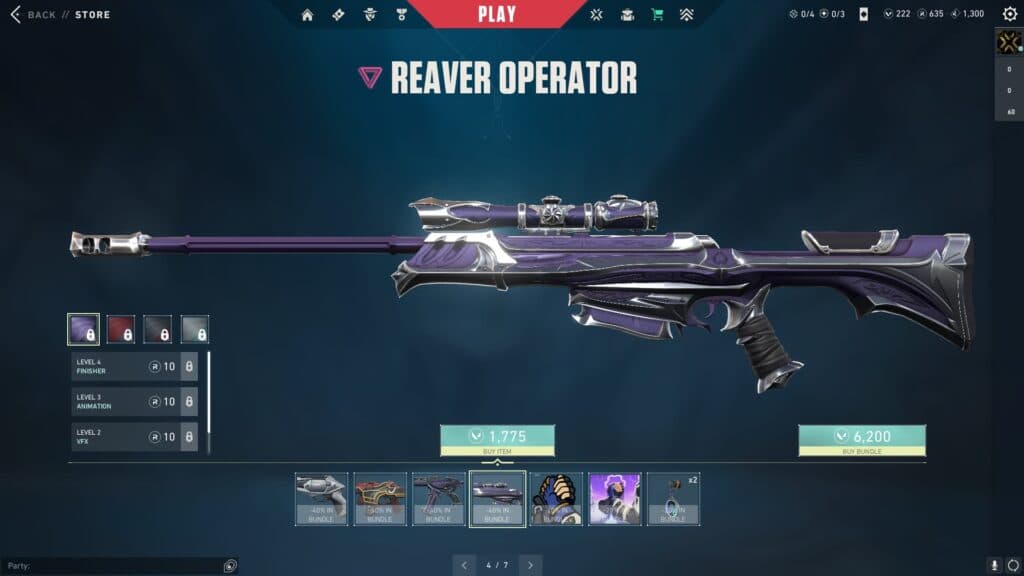Choose the red color variant swatch
Image resolution: width=1024 pixels, height=576 pixels.
(121, 329)
